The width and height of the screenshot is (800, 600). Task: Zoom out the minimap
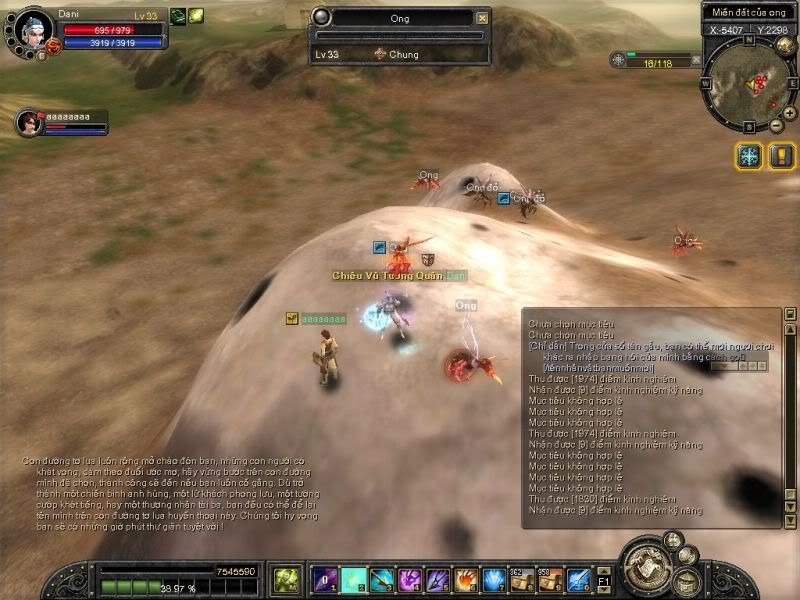pyautogui.click(x=776, y=126)
